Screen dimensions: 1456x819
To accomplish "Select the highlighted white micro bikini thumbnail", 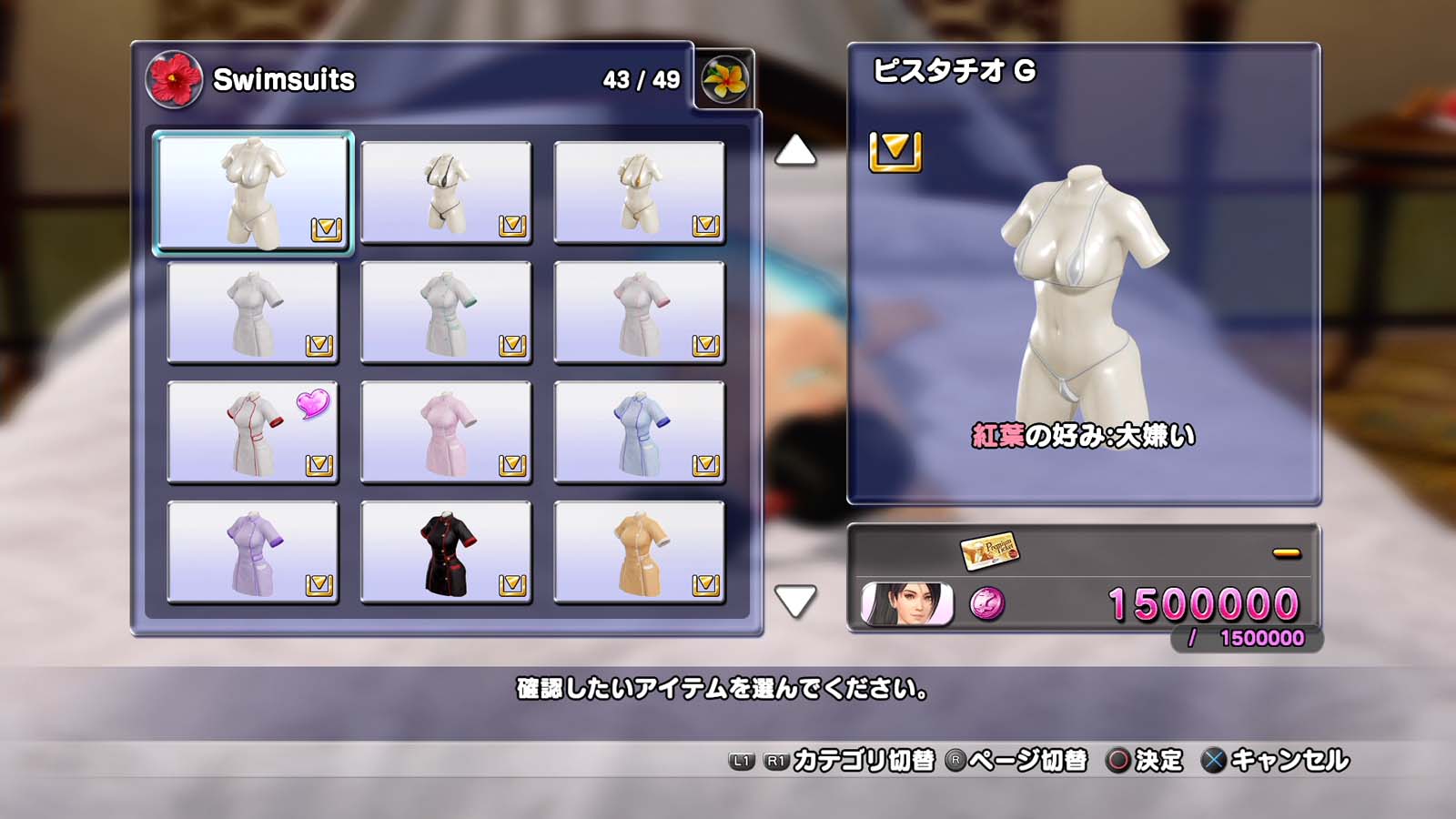I will [x=253, y=192].
